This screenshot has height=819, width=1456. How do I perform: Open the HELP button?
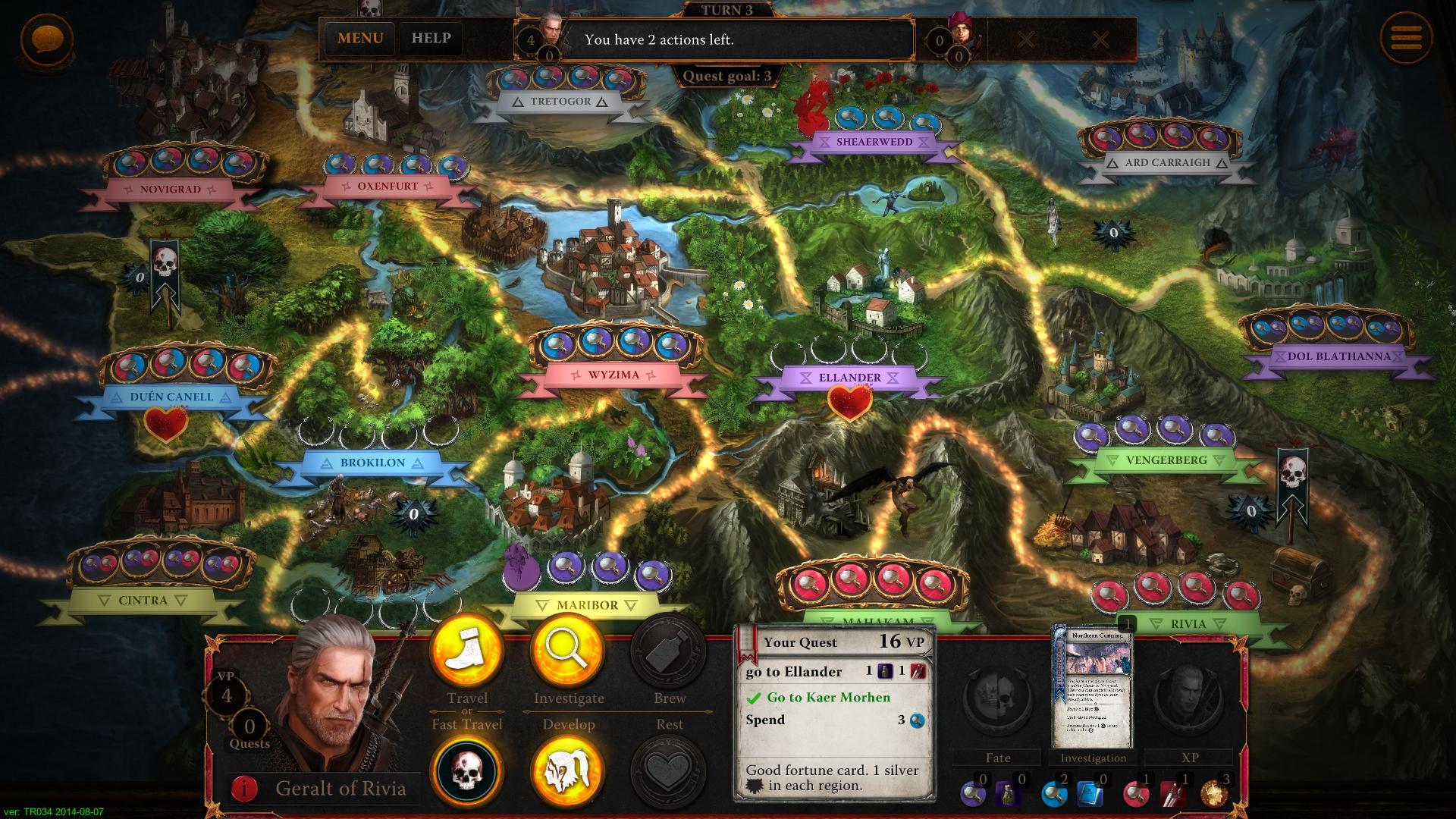click(x=431, y=39)
